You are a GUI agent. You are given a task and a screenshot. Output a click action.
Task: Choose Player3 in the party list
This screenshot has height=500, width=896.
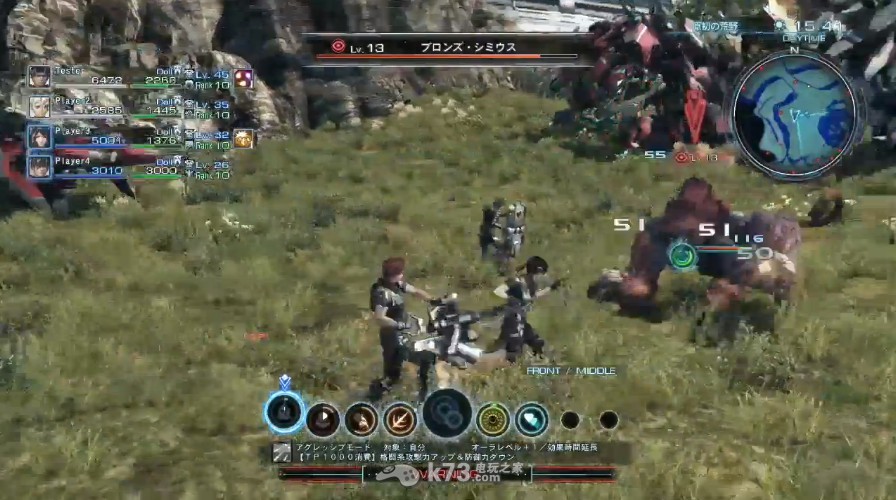tap(39, 137)
